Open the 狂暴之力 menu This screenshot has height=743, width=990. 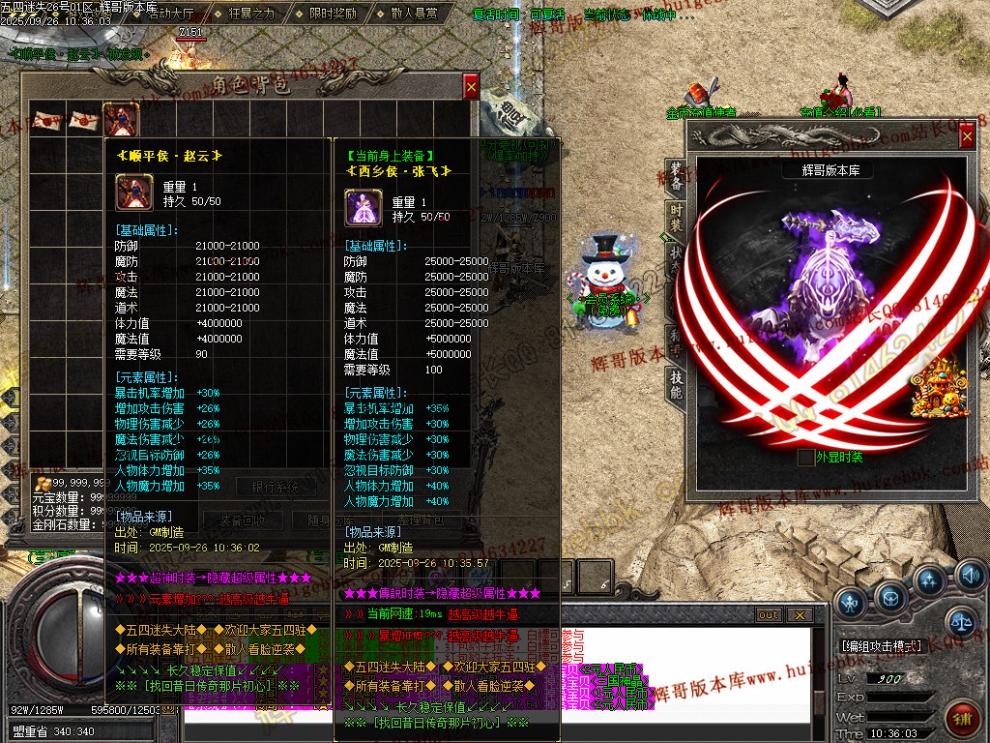point(252,14)
